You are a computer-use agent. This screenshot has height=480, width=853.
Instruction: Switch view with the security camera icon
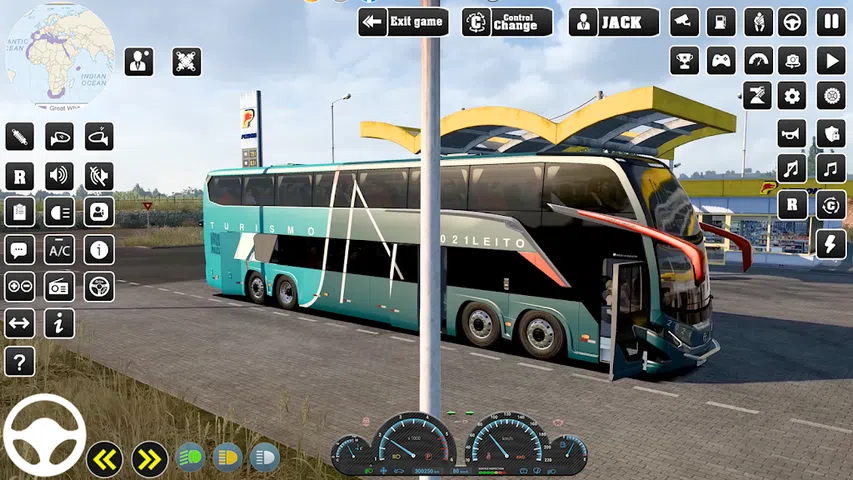point(684,22)
